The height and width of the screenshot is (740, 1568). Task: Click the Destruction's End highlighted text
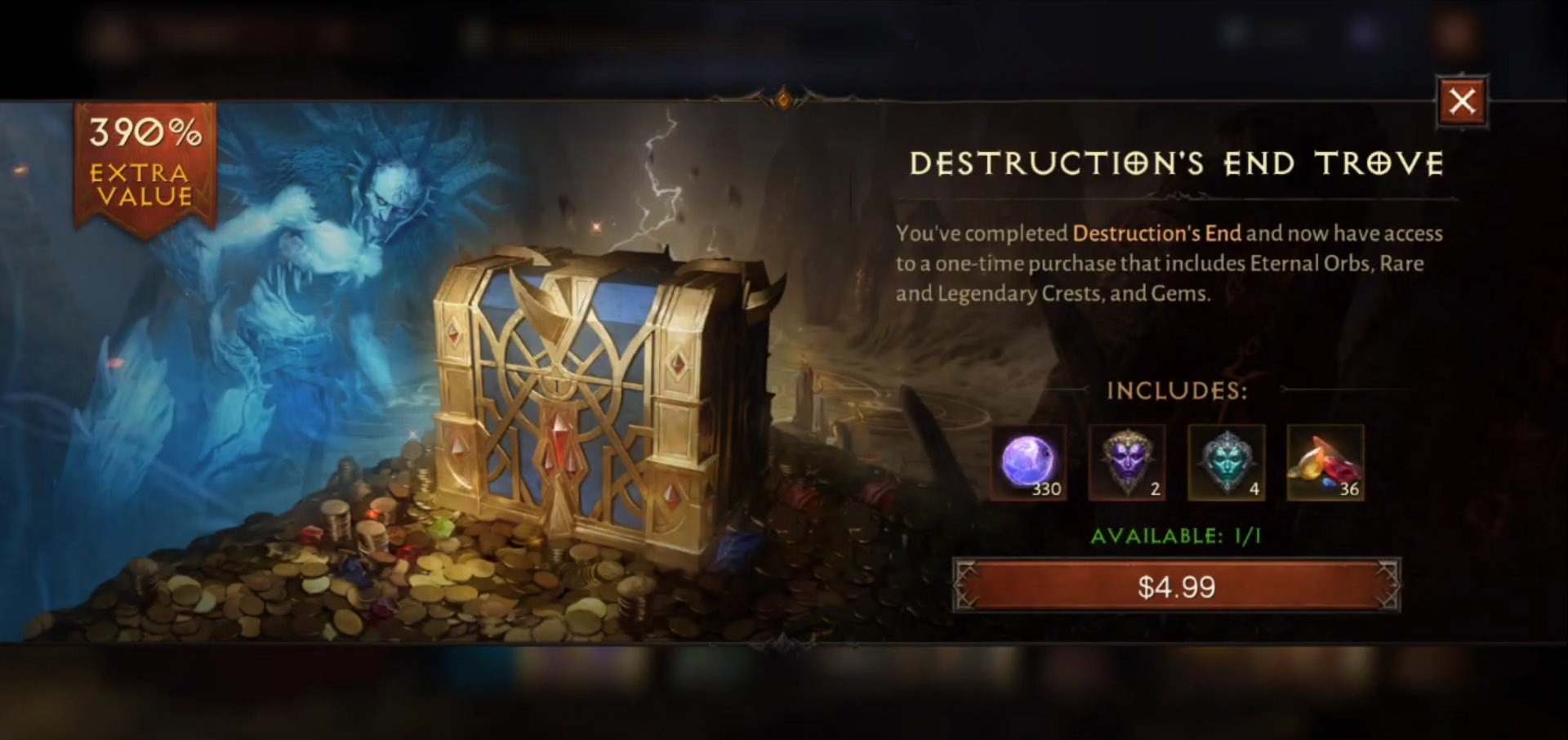[1156, 234]
